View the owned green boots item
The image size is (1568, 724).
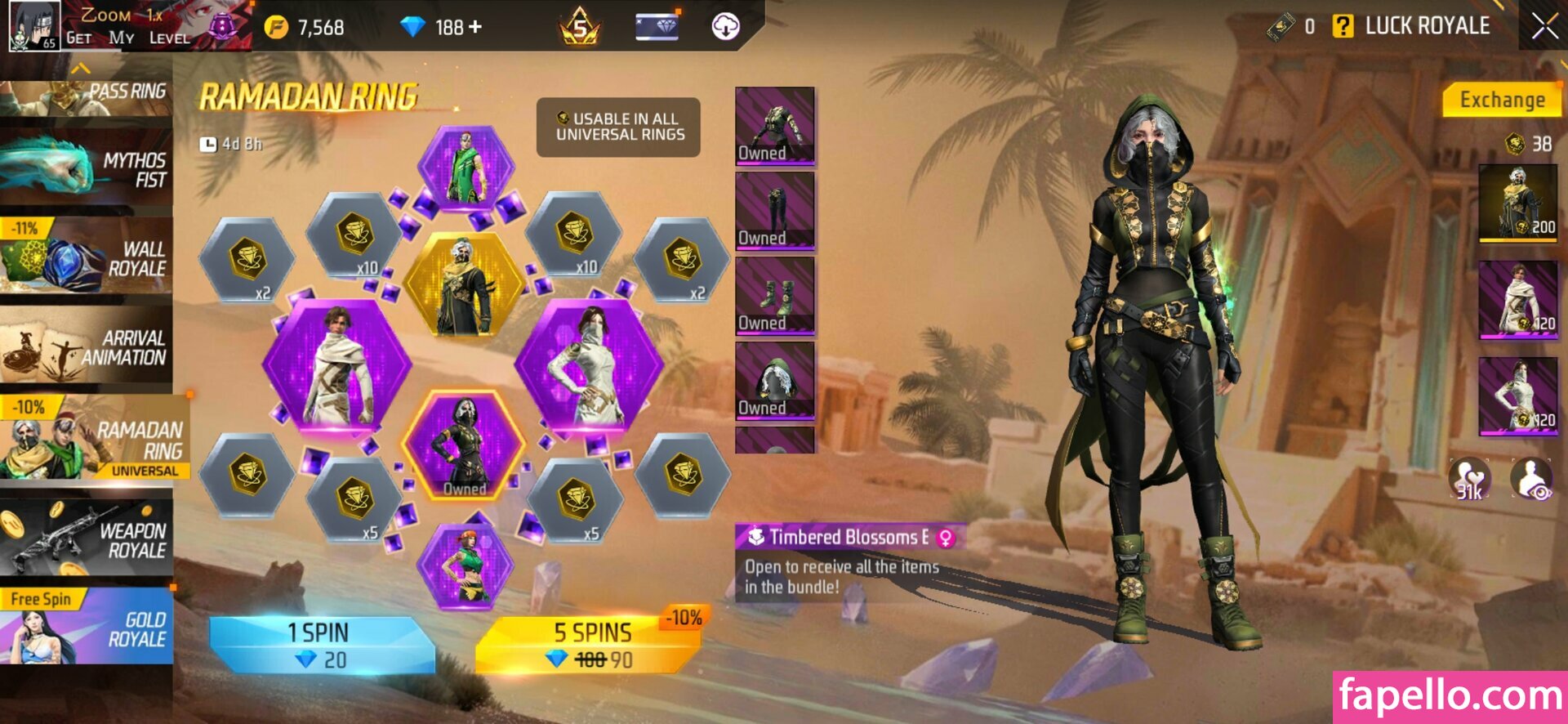[774, 295]
